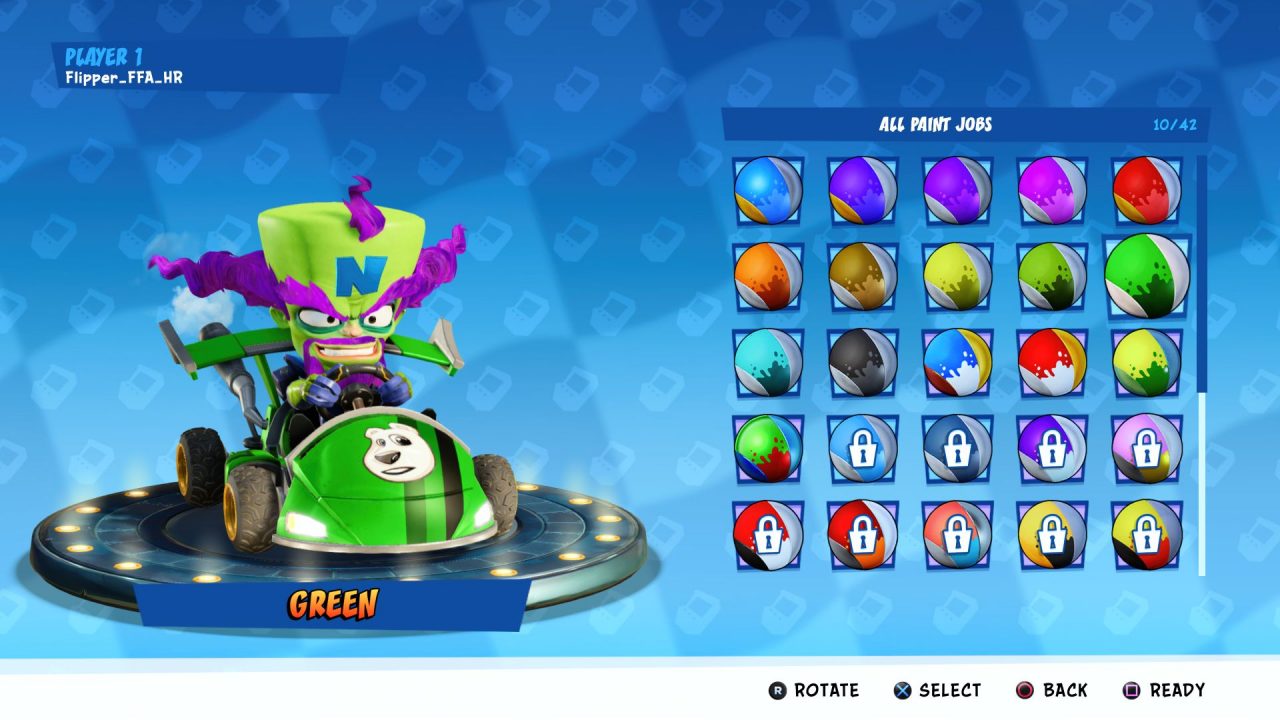Click the highlighted Green paint job
This screenshot has height=720, width=1280.
1147,276
